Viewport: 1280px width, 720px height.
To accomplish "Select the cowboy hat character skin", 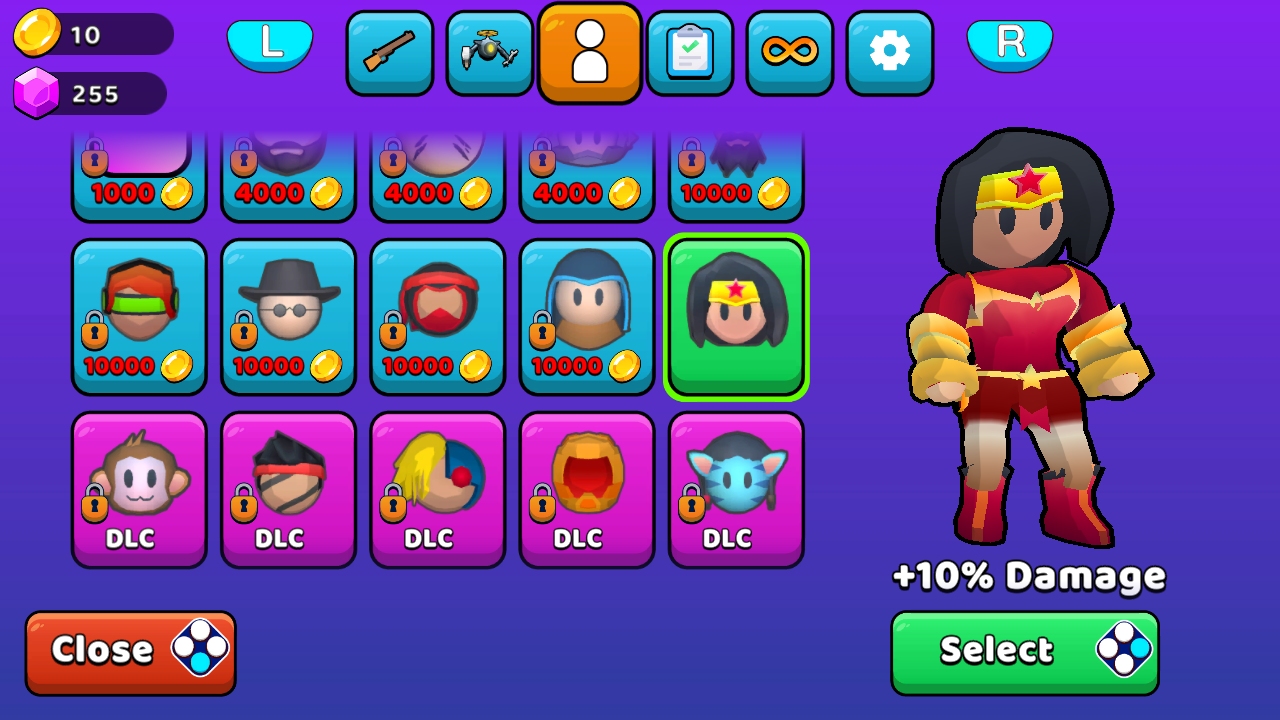I will 288,317.
